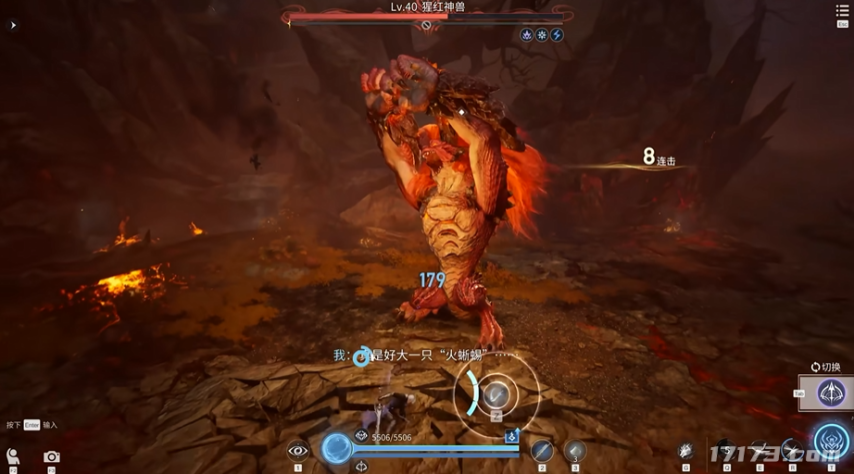The height and width of the screenshot is (474, 854).
Task: Switch character via the 切换 portrait
Action: [x=831, y=393]
